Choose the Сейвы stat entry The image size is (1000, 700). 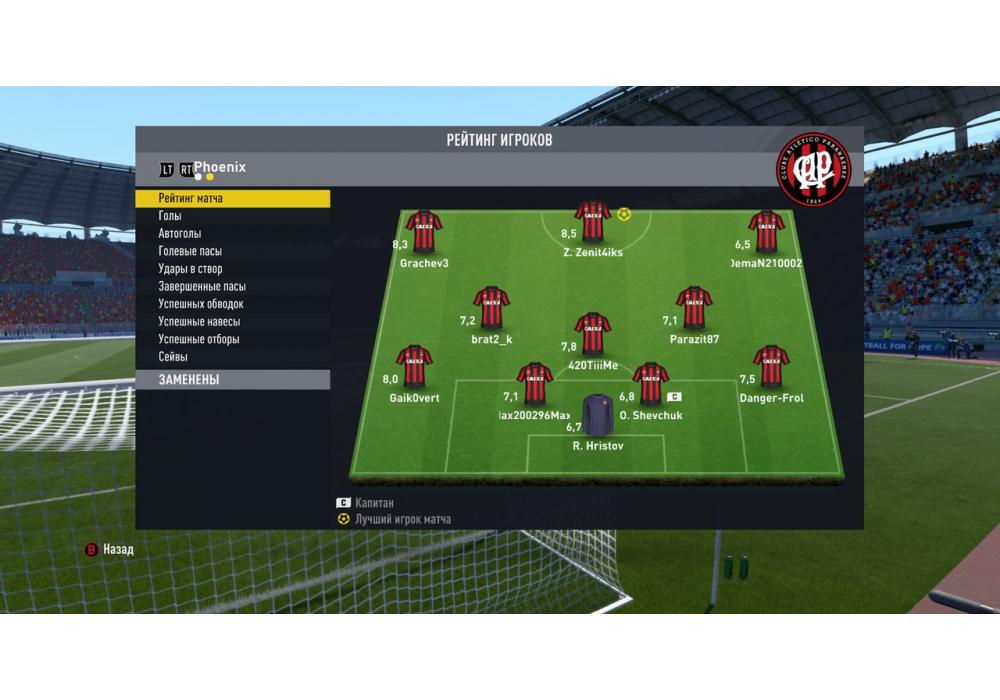click(173, 357)
